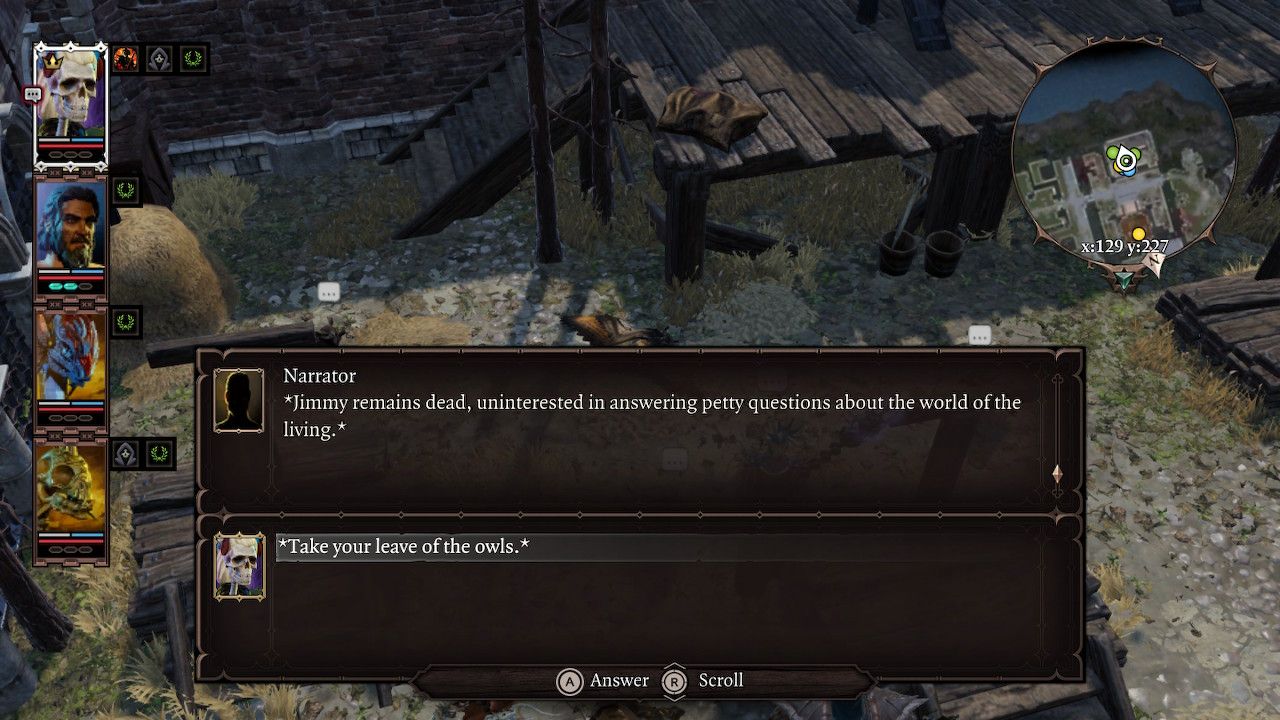
Task: Click the dialogue scroll arrow indicator
Action: point(1057,473)
